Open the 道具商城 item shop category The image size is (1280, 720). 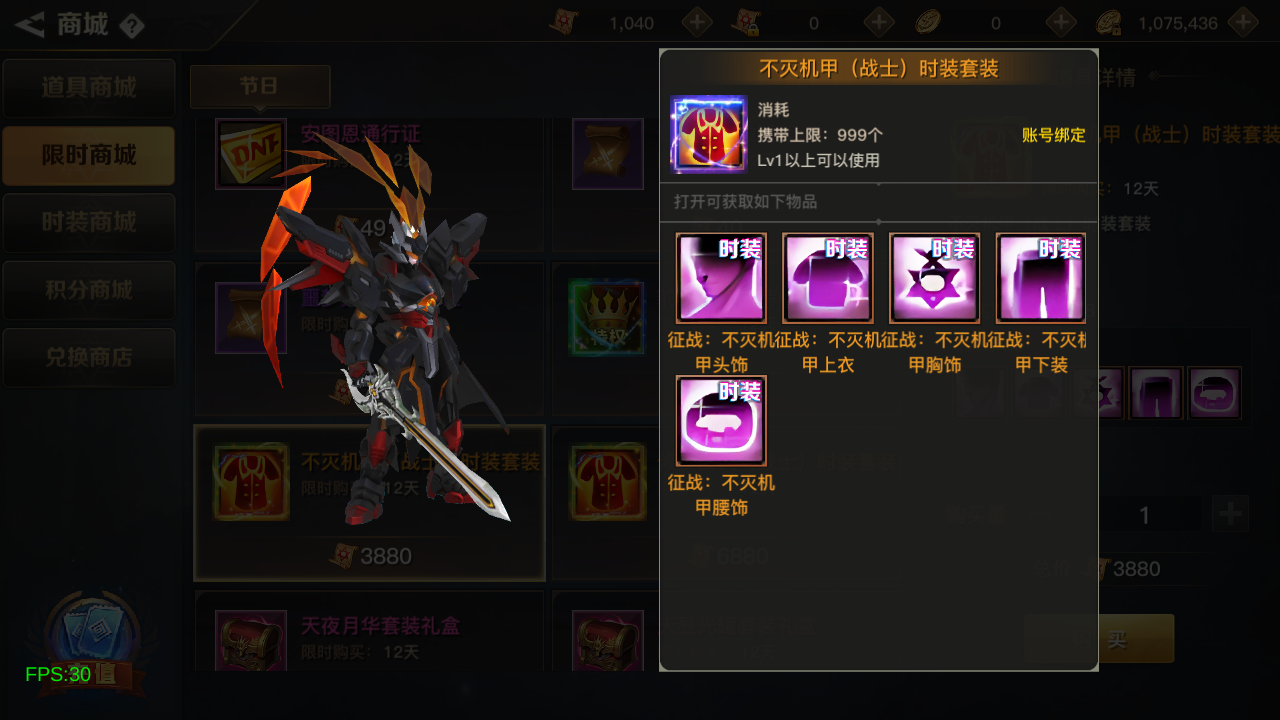[x=89, y=88]
